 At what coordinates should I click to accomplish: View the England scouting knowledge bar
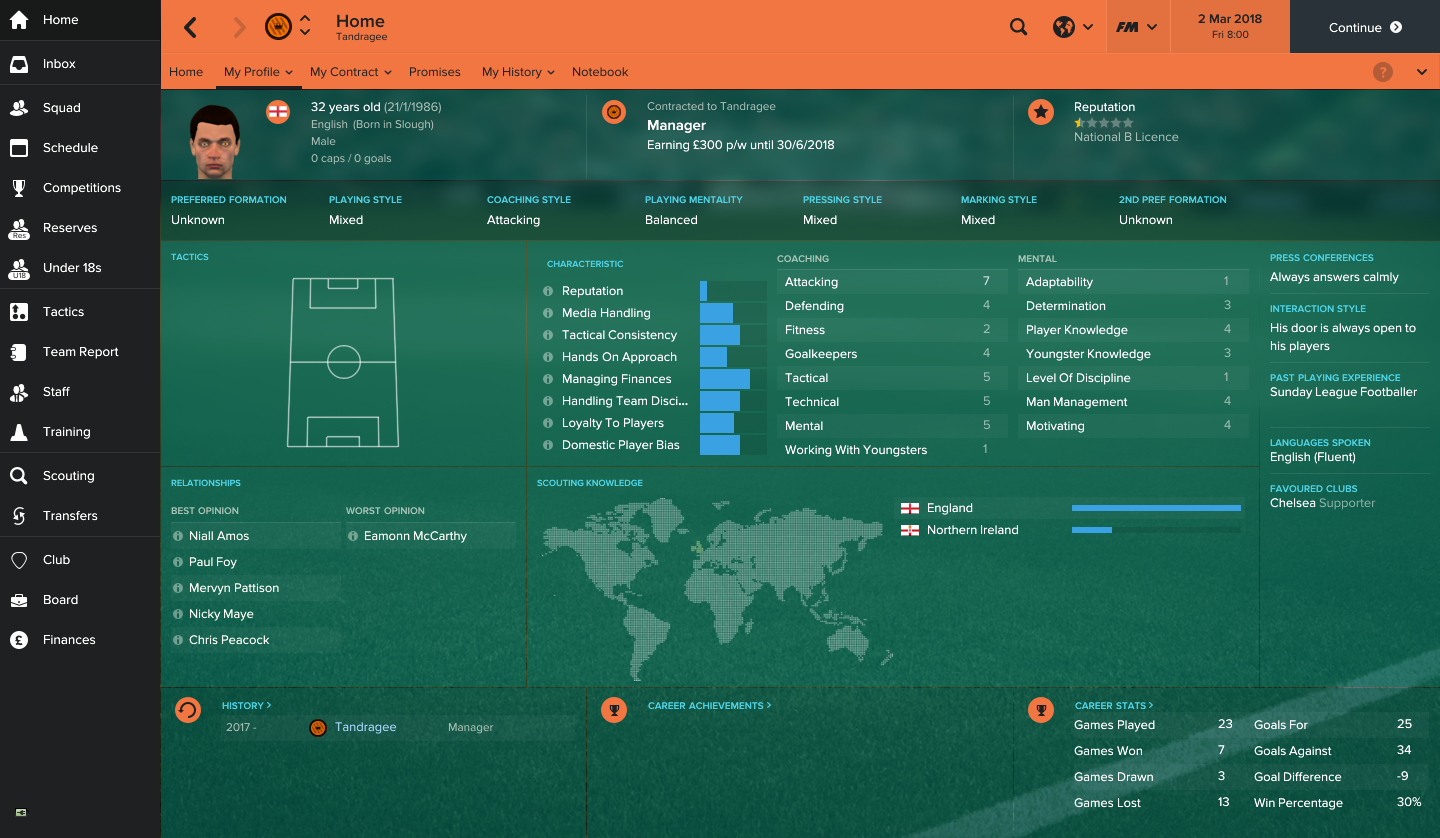click(x=1155, y=508)
